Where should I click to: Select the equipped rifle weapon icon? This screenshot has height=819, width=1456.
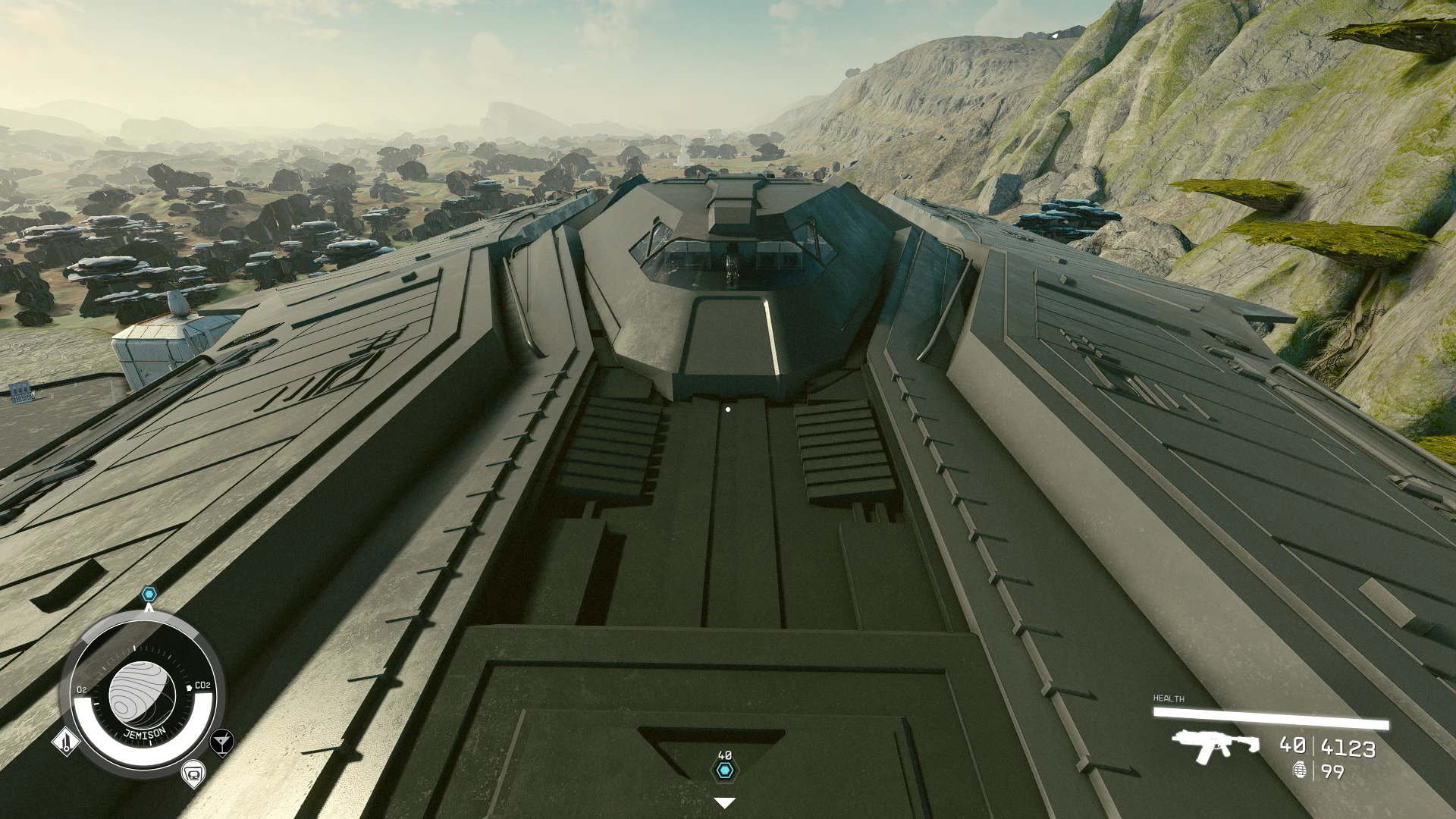(x=1215, y=745)
